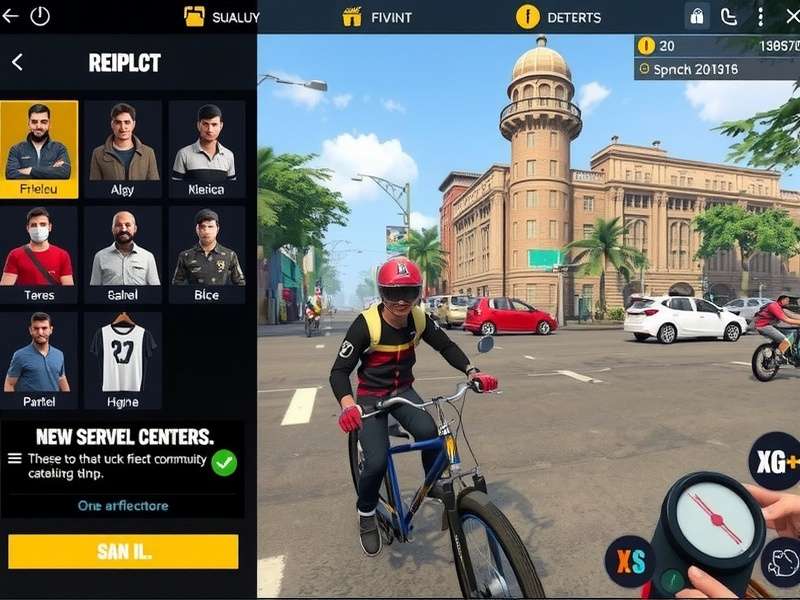Select the Kletica character portrait
The height and width of the screenshot is (600, 800).
(x=206, y=148)
